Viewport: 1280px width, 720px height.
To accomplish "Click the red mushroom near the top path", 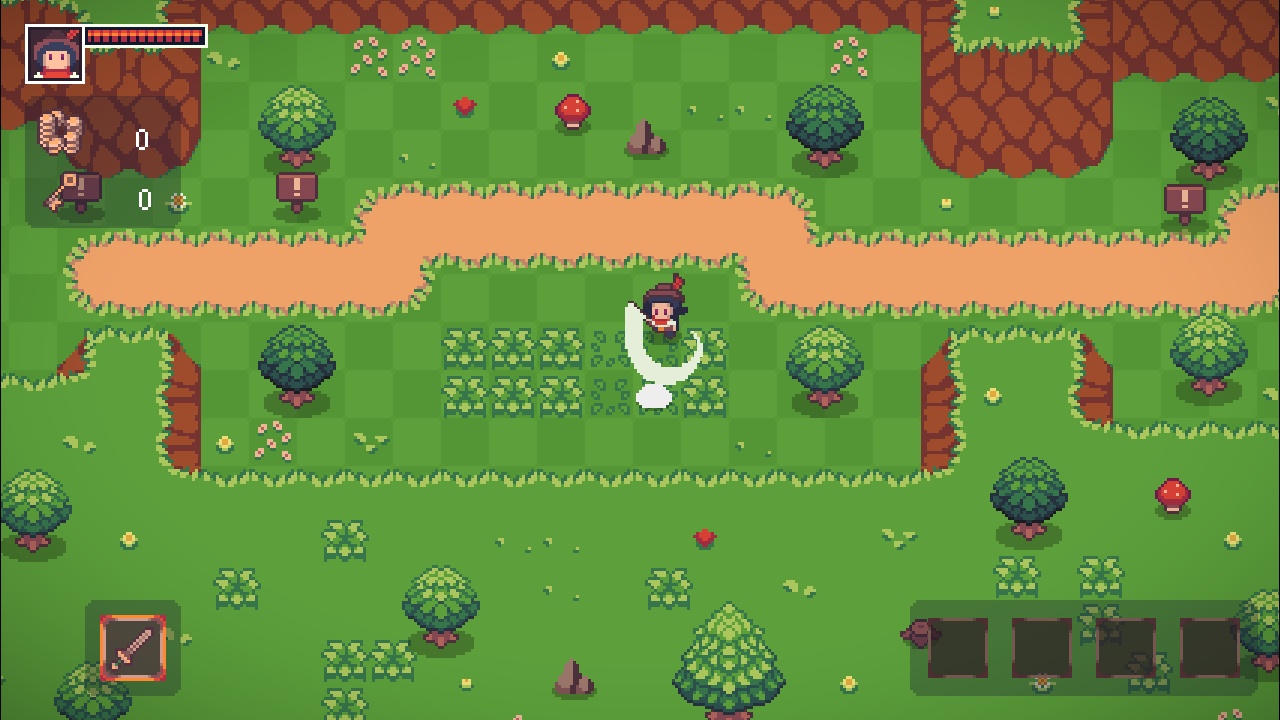I will pyautogui.click(x=571, y=112).
